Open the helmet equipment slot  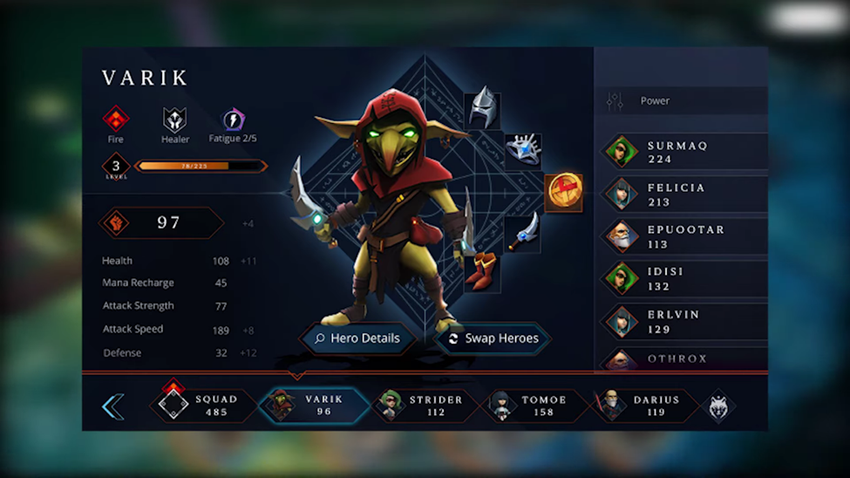click(x=484, y=105)
